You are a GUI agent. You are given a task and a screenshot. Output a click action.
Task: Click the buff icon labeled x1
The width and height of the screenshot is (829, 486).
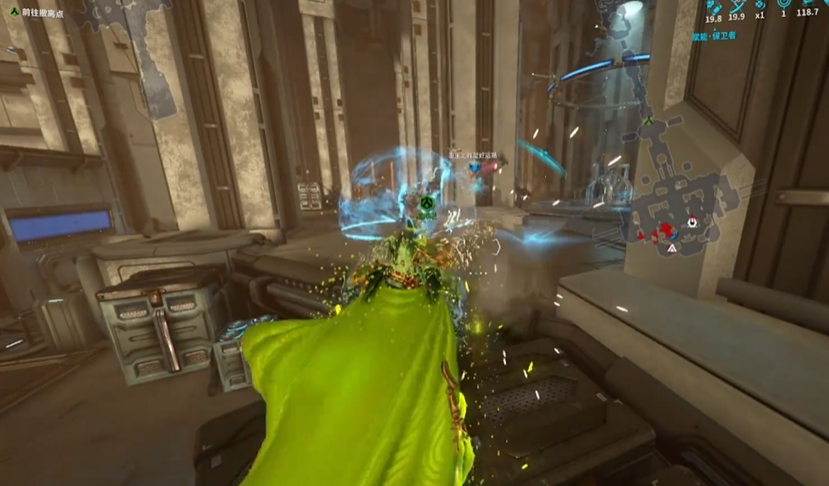tap(760, 5)
